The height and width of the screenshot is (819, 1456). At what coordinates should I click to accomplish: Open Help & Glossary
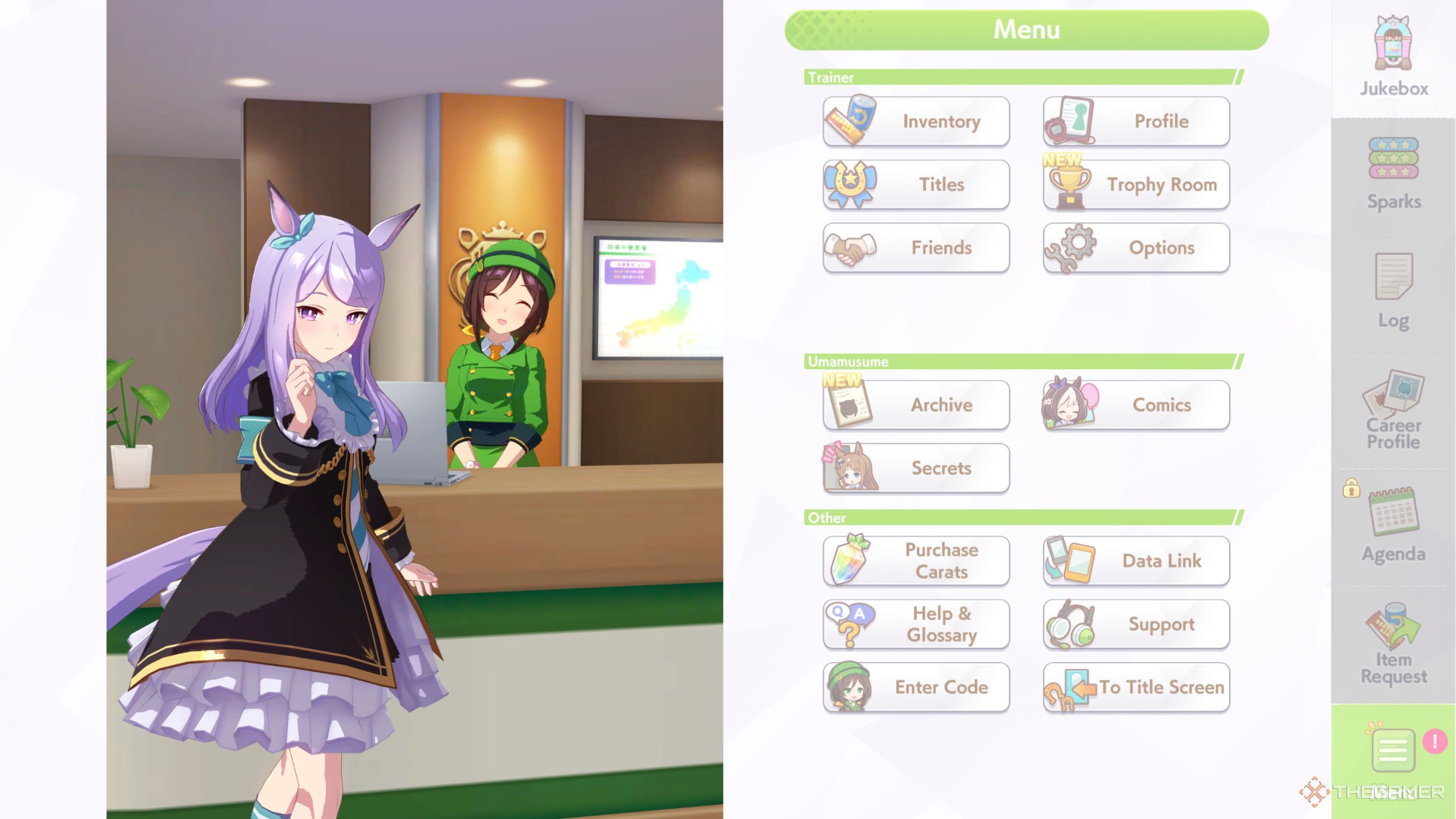pyautogui.click(x=916, y=624)
